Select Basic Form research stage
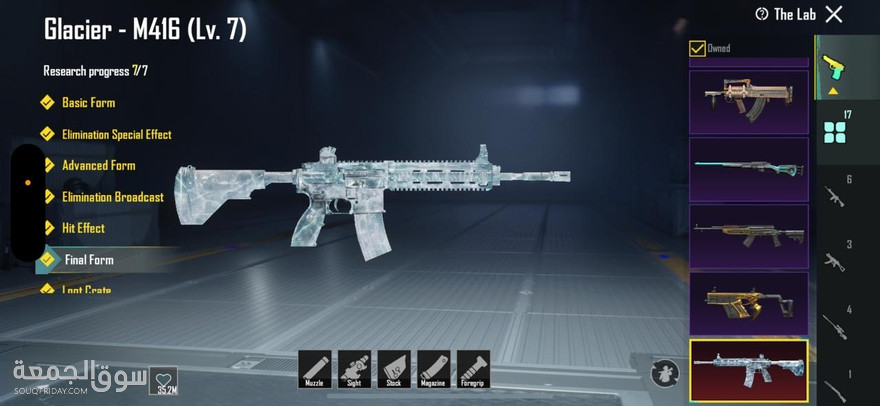The image size is (880, 407). (88, 103)
